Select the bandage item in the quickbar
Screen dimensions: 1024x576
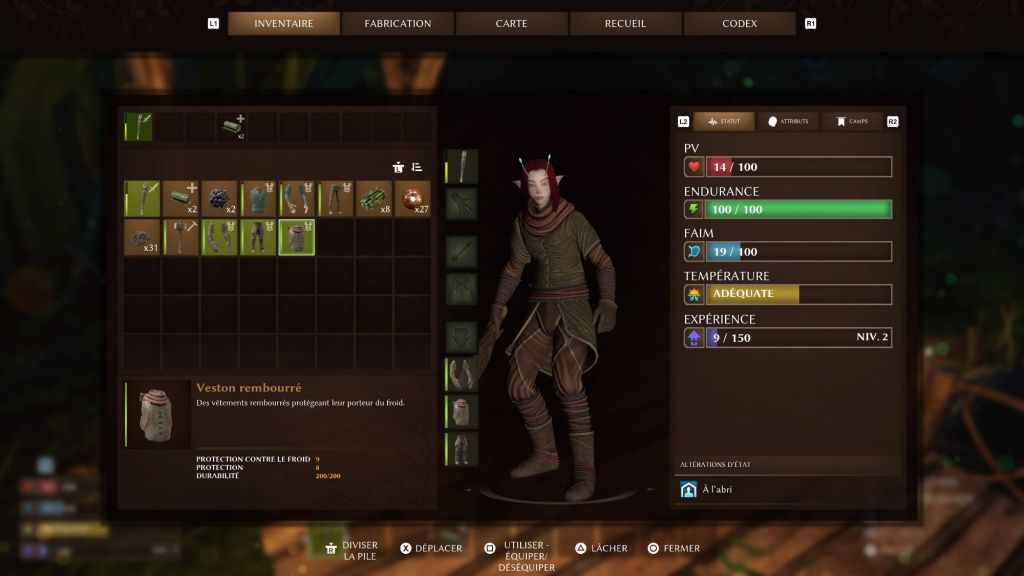234,126
